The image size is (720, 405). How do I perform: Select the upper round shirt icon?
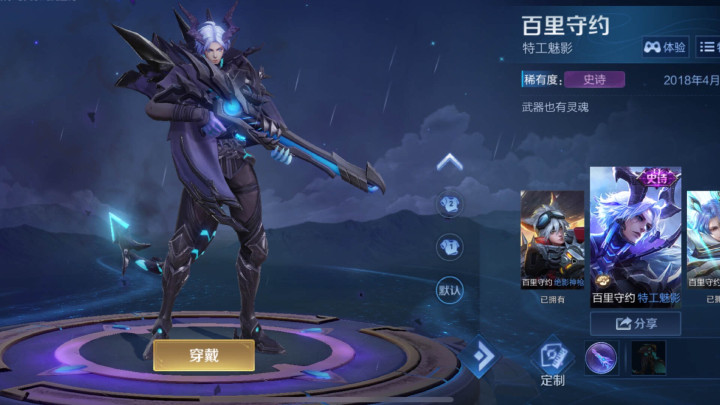point(450,205)
